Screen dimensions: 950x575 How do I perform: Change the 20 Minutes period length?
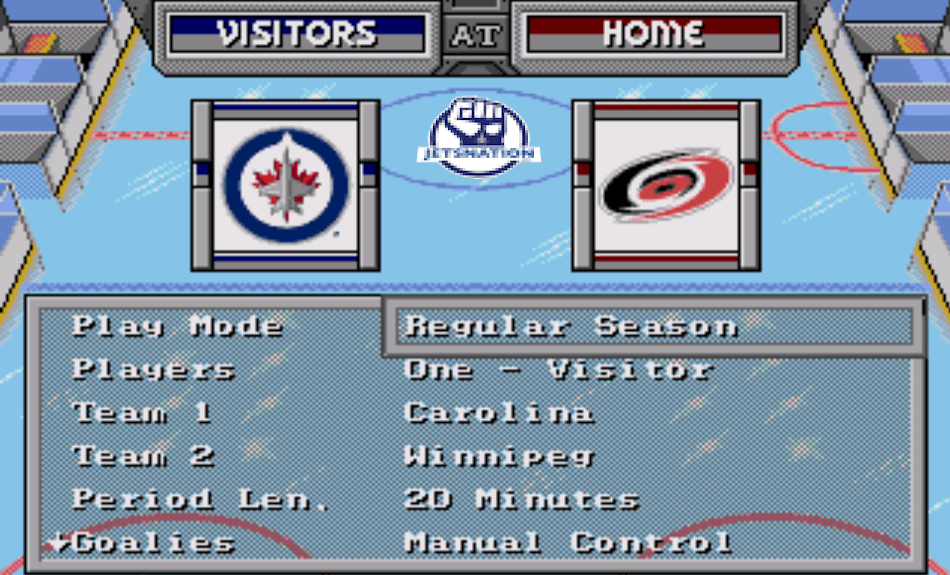point(521,499)
